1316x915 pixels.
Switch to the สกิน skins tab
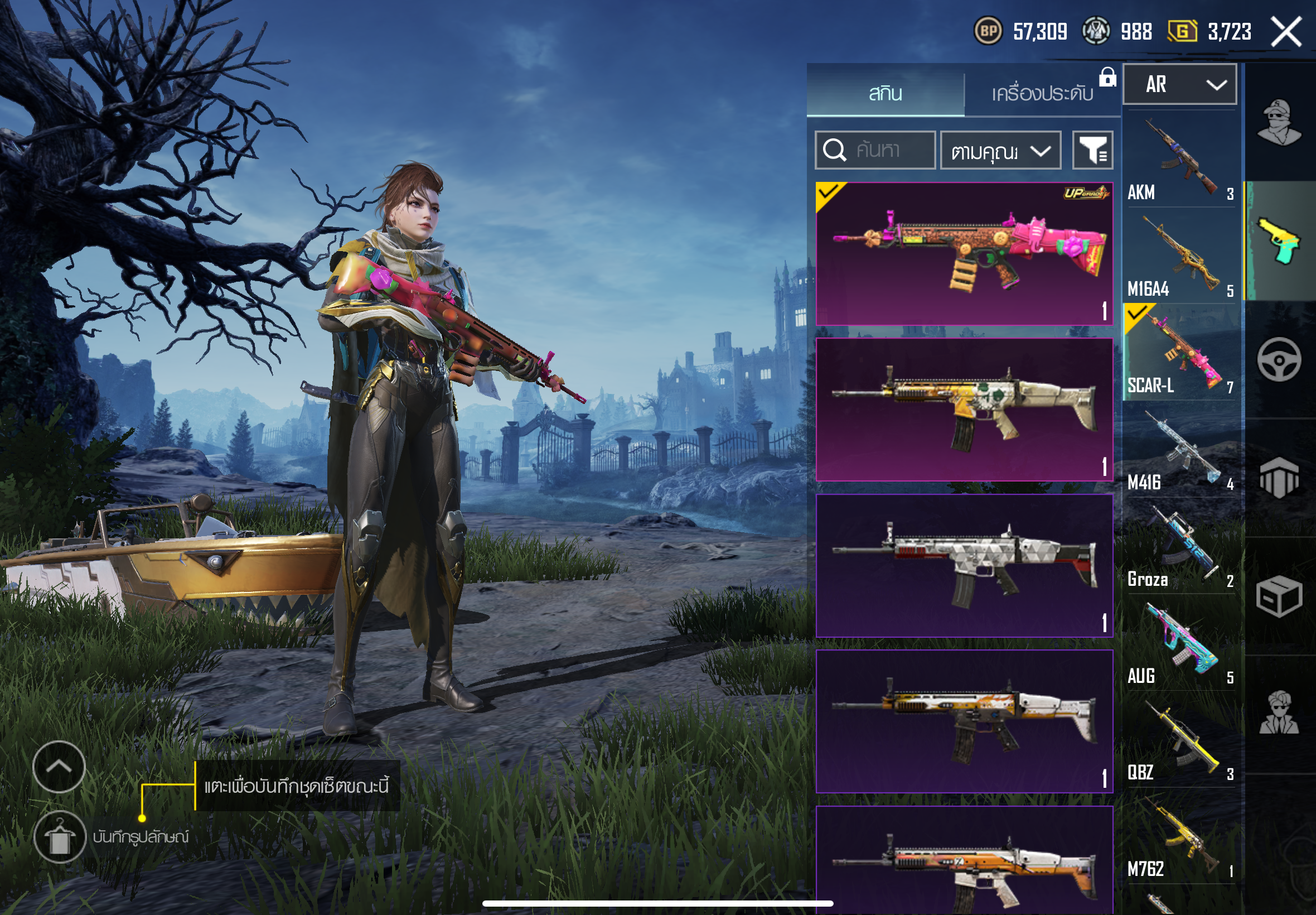(885, 93)
